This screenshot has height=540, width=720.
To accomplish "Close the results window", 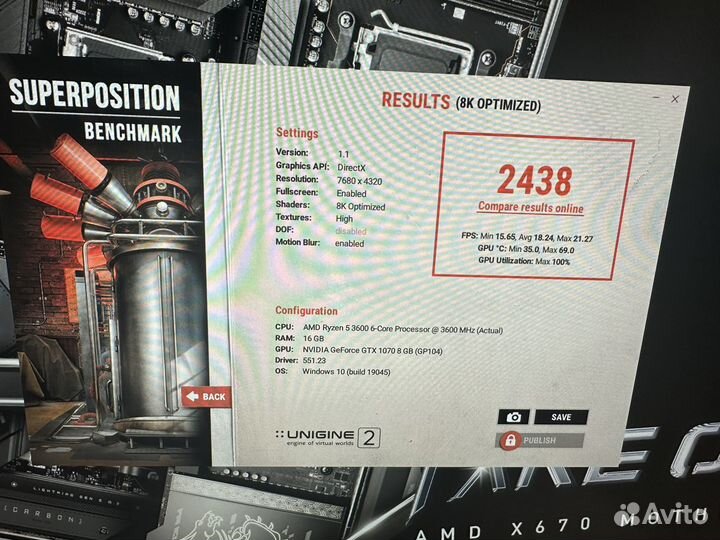I will point(676,100).
